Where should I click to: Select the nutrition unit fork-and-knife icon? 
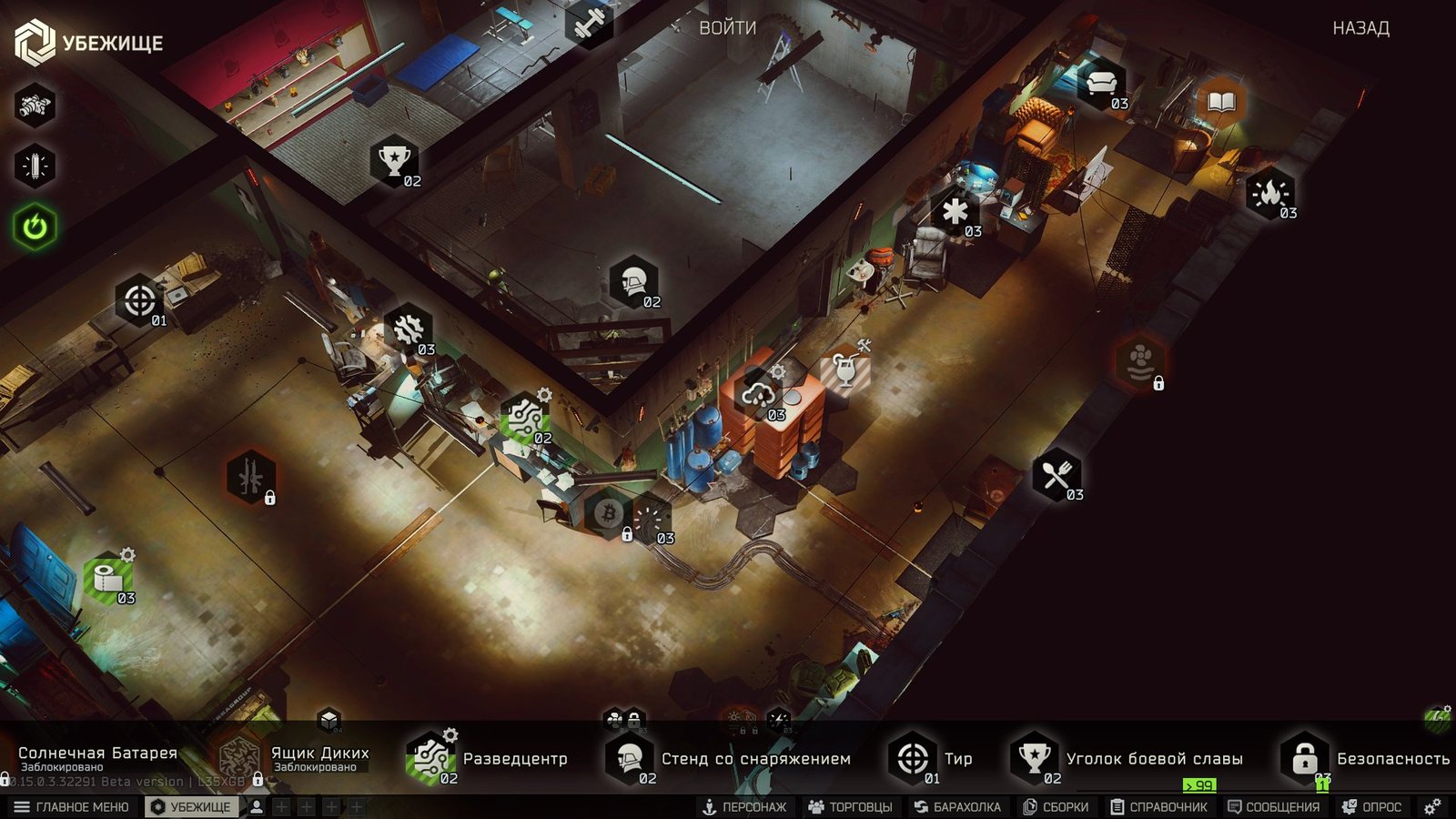(x=1056, y=474)
